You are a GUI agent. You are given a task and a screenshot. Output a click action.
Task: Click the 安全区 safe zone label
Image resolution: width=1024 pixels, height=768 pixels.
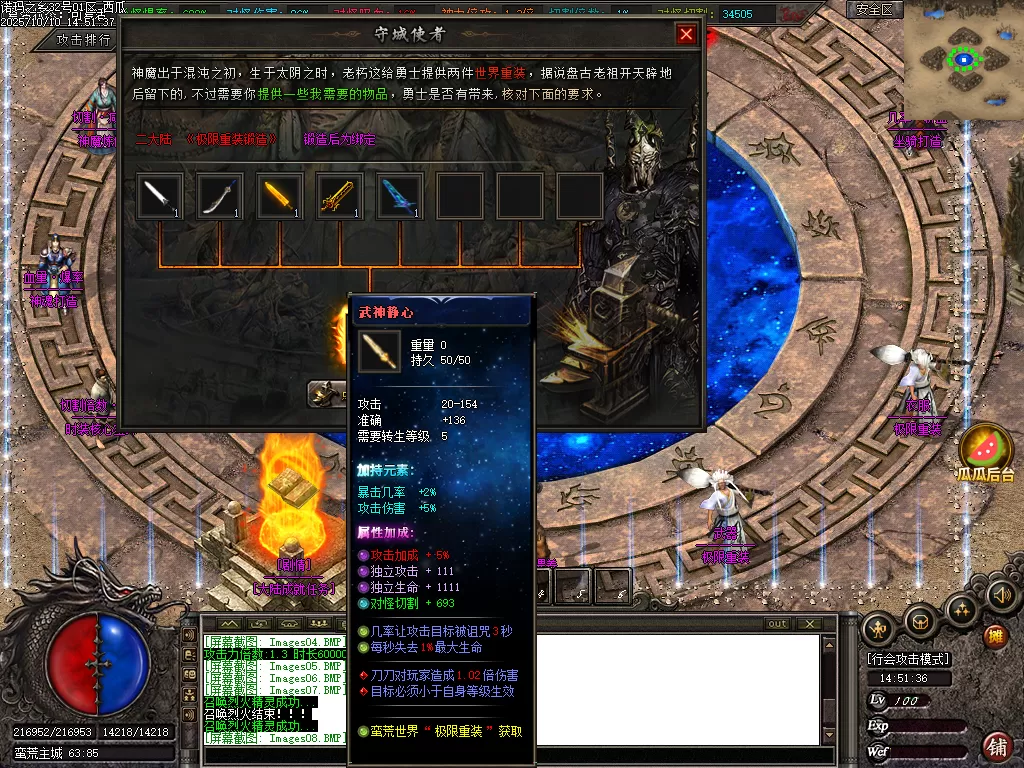(875, 9)
